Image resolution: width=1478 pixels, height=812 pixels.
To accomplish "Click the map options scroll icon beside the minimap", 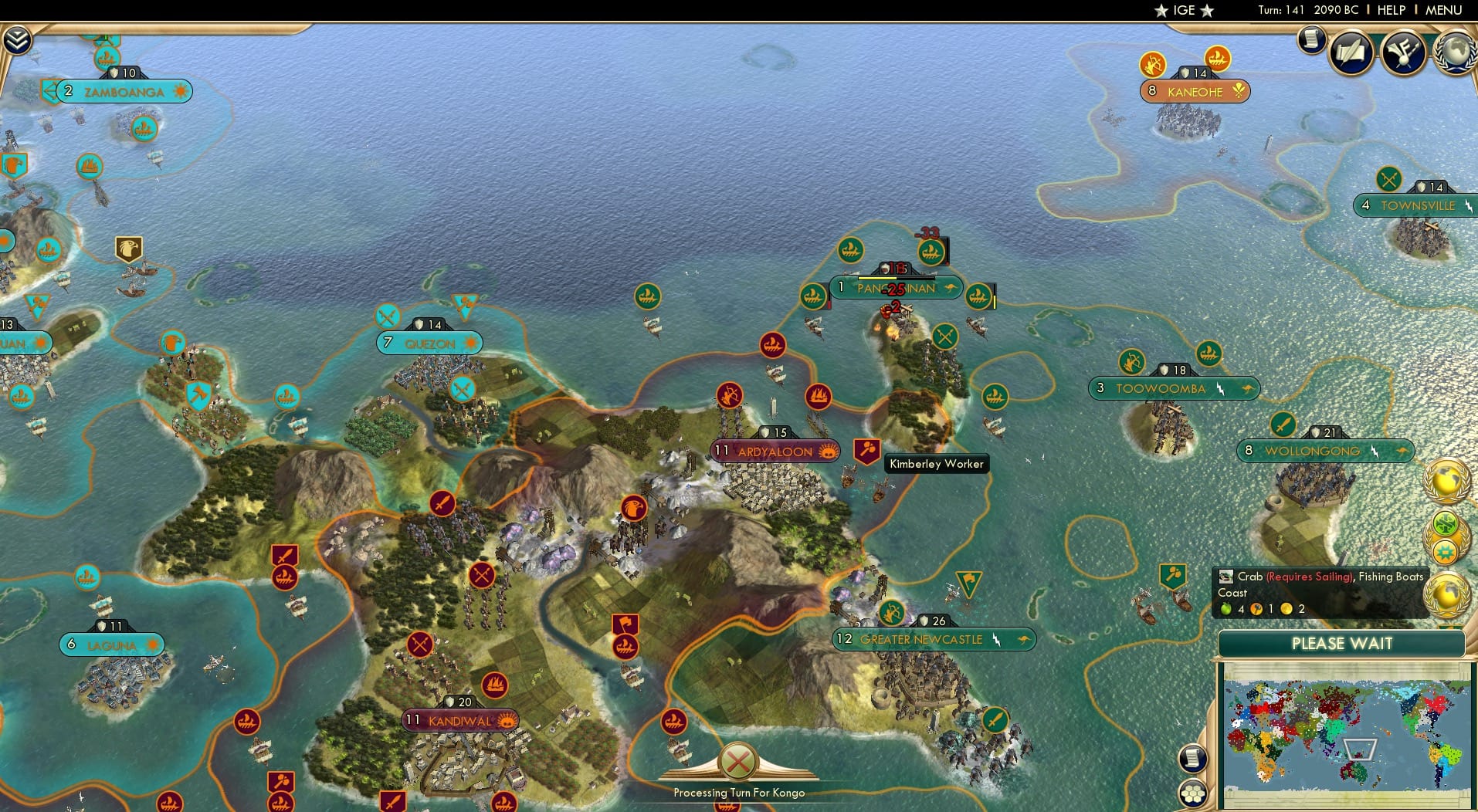I will pyautogui.click(x=1192, y=757).
